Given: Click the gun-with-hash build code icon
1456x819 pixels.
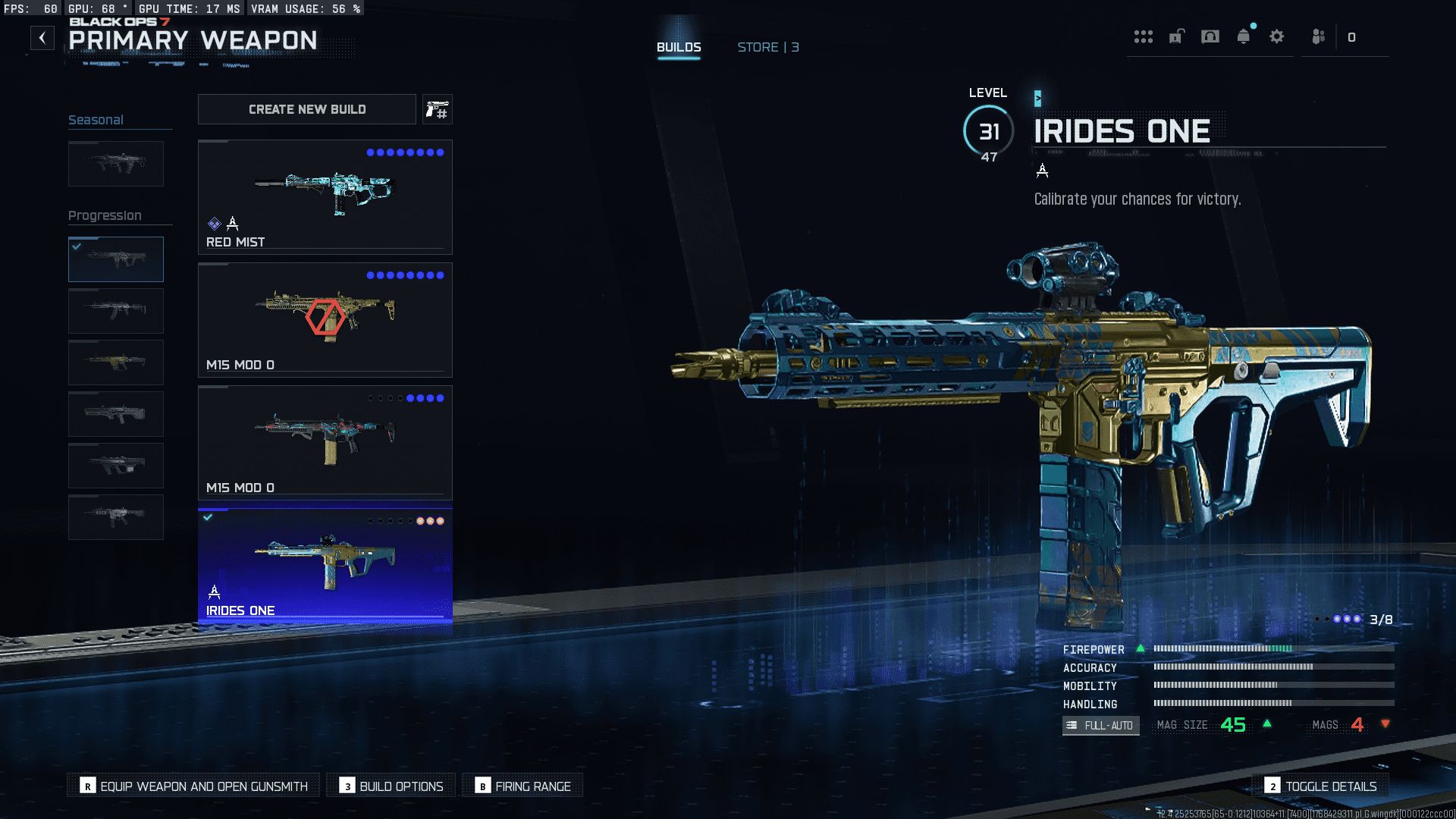Looking at the screenshot, I should coord(438,110).
